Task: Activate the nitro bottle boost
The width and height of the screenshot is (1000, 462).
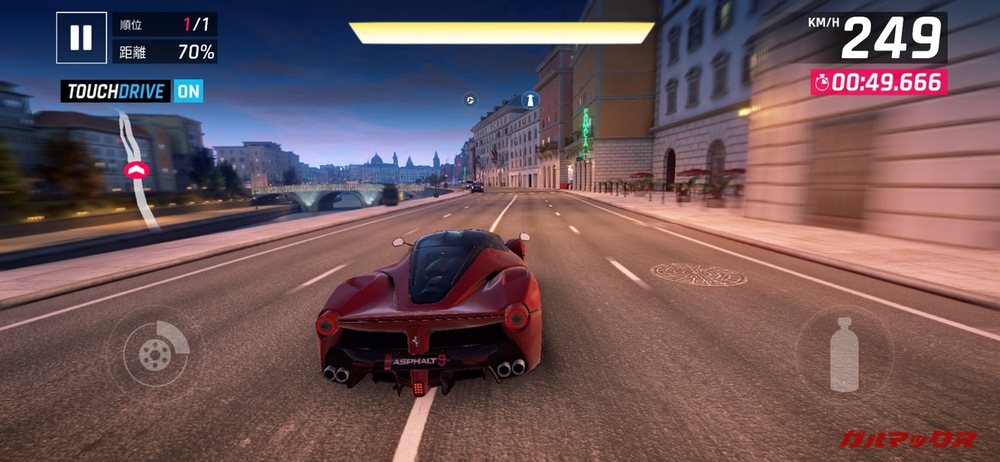Action: pos(844,353)
